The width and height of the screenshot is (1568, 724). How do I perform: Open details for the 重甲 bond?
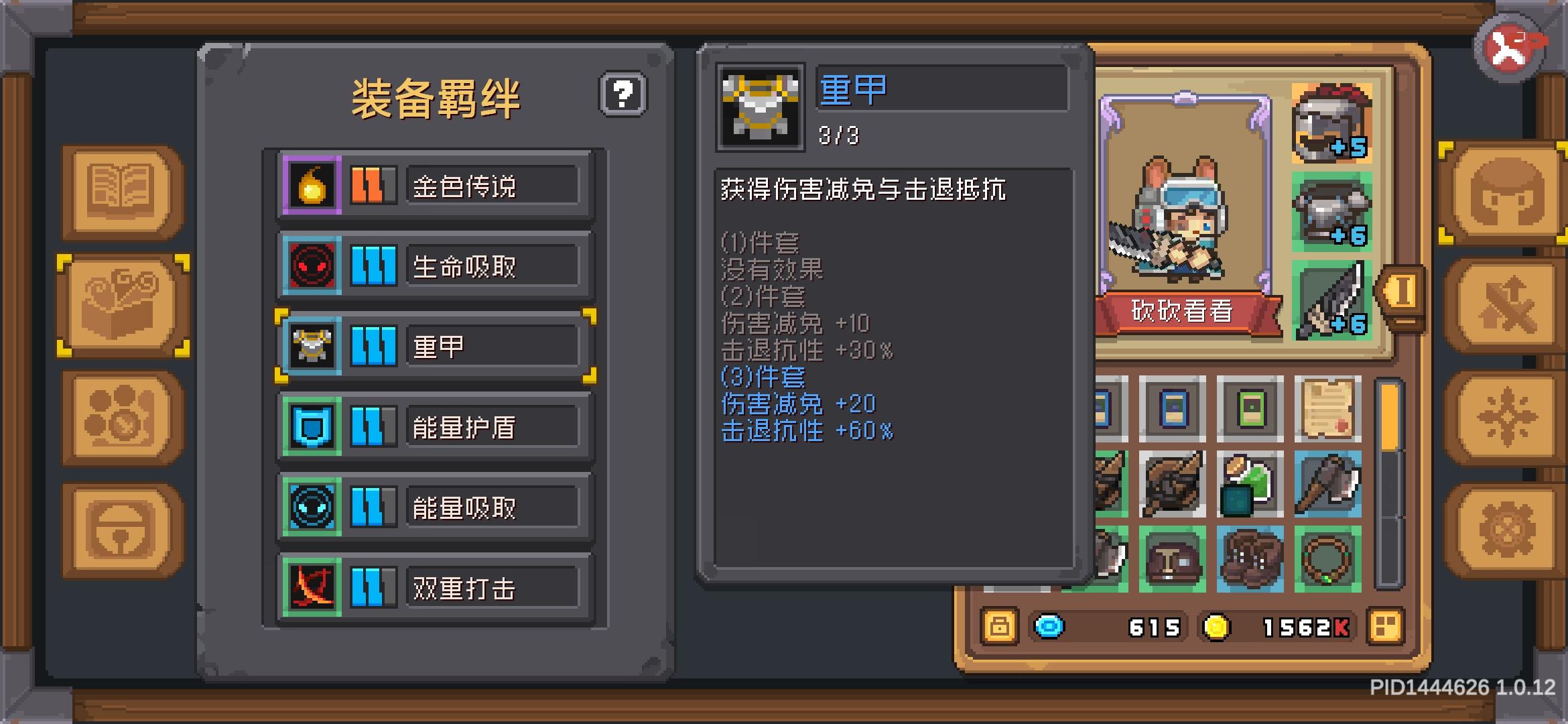tap(434, 345)
